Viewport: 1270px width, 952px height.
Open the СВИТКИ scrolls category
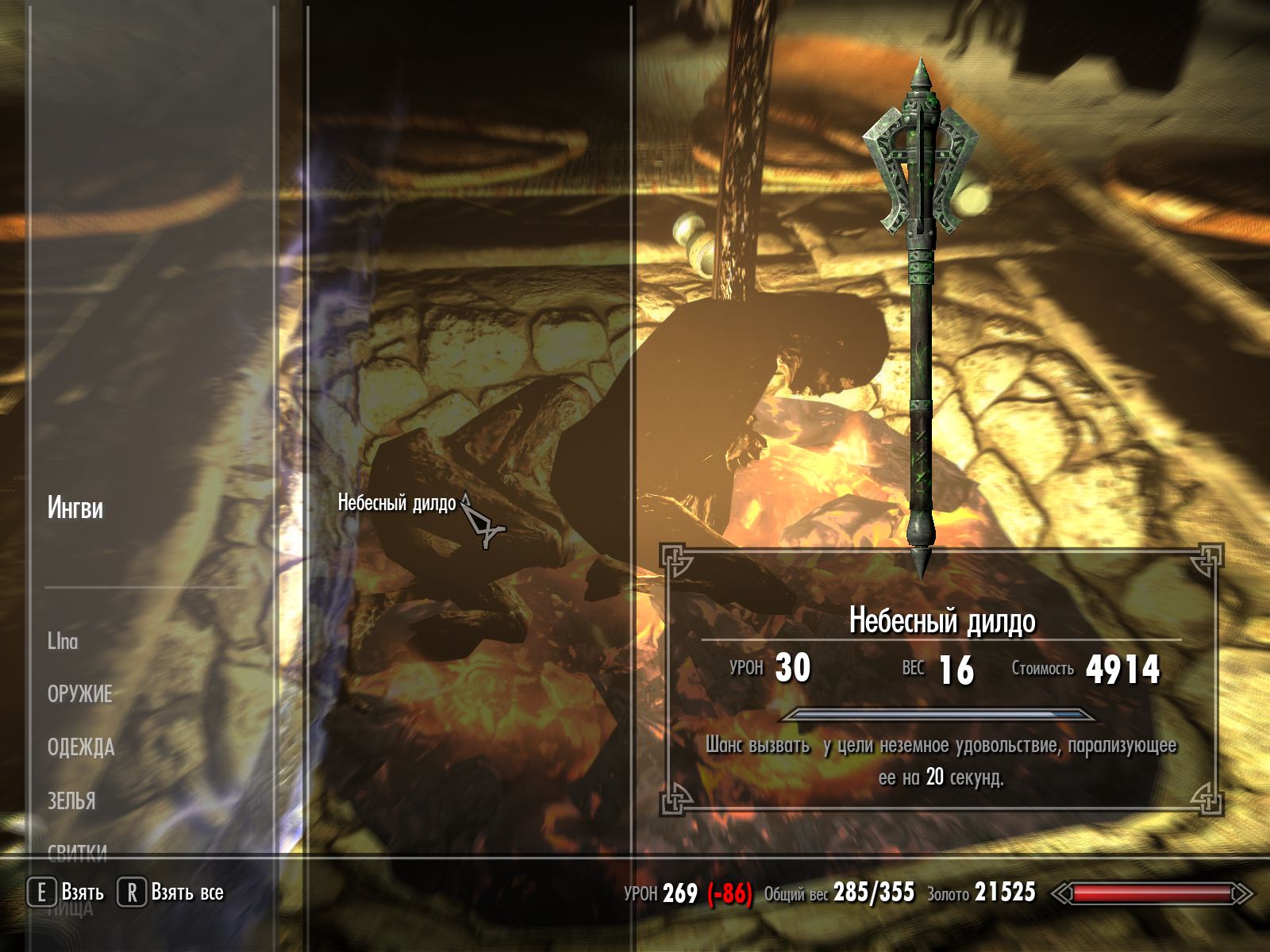pos(77,852)
